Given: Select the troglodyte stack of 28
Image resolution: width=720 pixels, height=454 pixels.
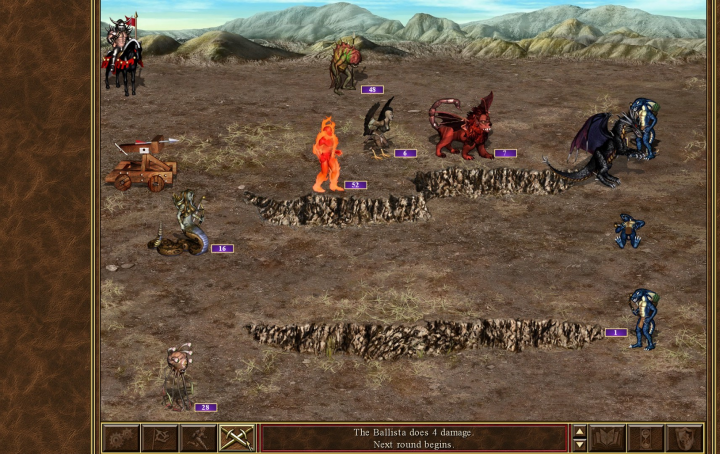Looking at the screenshot, I should click(x=179, y=376).
